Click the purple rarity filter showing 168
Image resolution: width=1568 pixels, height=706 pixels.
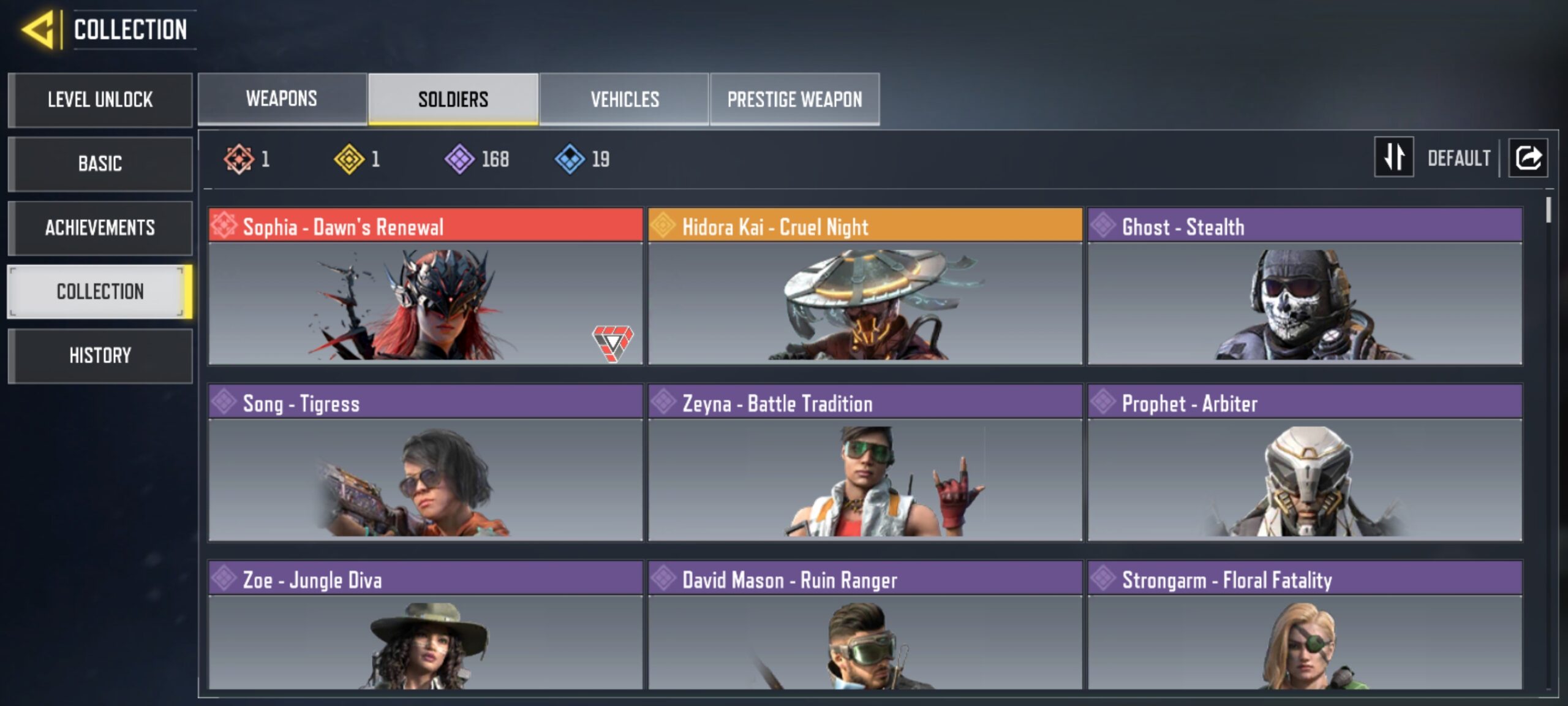(459, 159)
